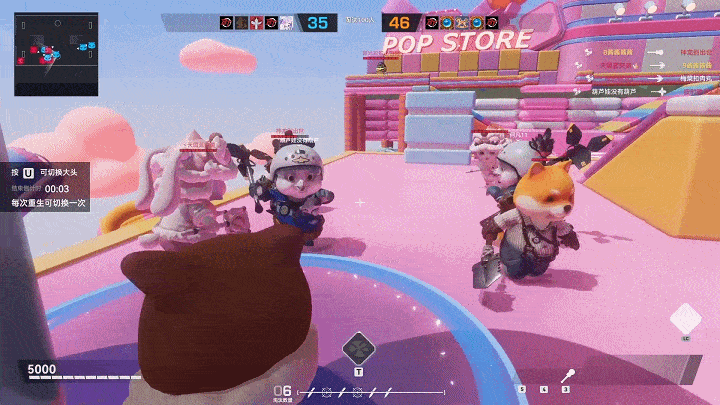Select the microphone voice chat icon

[568, 375]
